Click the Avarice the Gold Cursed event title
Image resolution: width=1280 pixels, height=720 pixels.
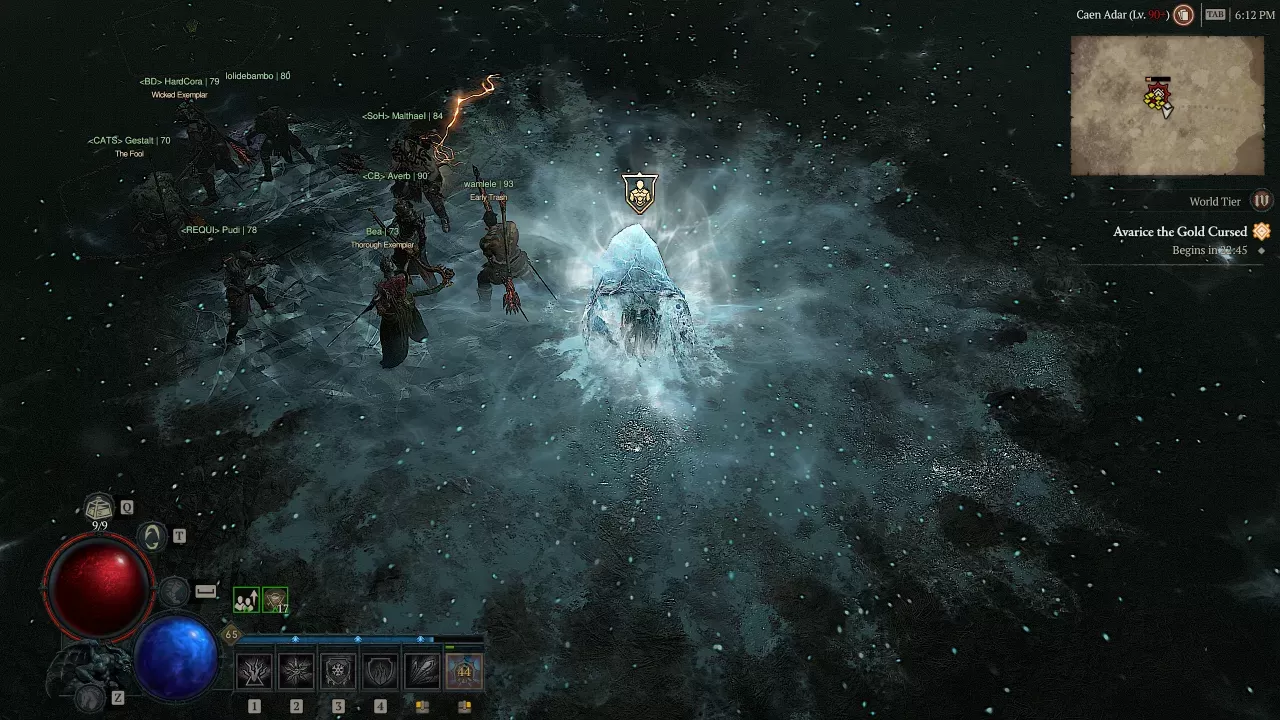[1180, 231]
